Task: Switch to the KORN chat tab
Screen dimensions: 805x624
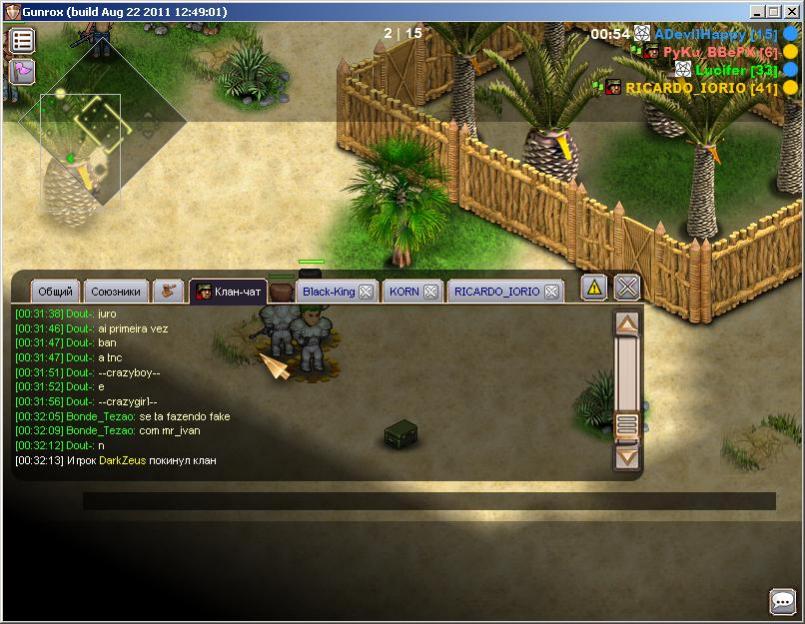Action: point(404,292)
